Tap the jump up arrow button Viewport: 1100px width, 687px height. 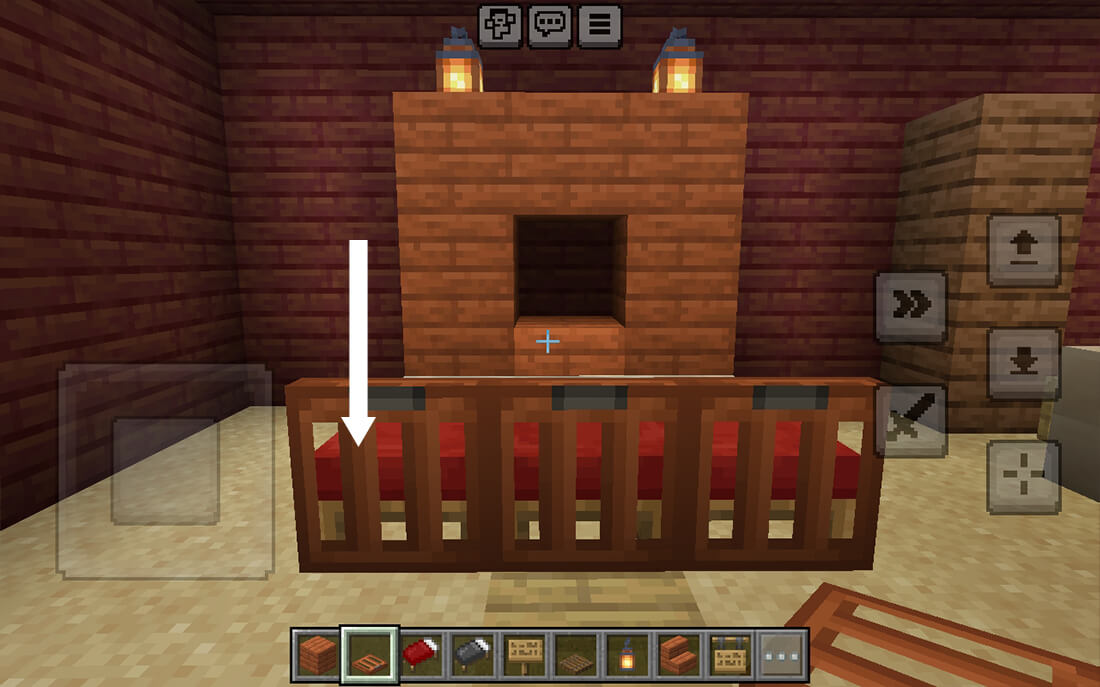pos(1024,251)
